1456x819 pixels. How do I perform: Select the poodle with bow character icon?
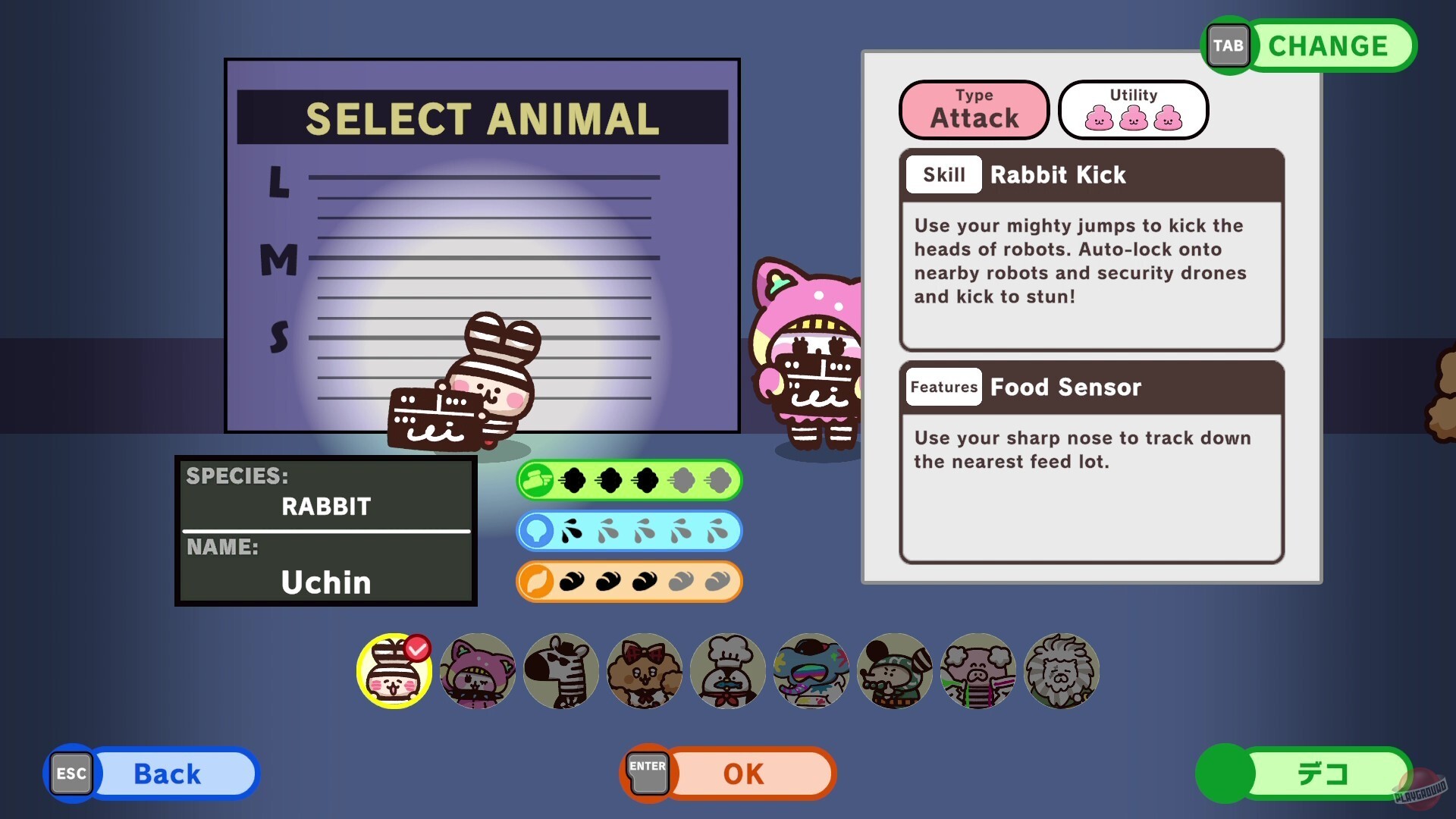point(645,671)
